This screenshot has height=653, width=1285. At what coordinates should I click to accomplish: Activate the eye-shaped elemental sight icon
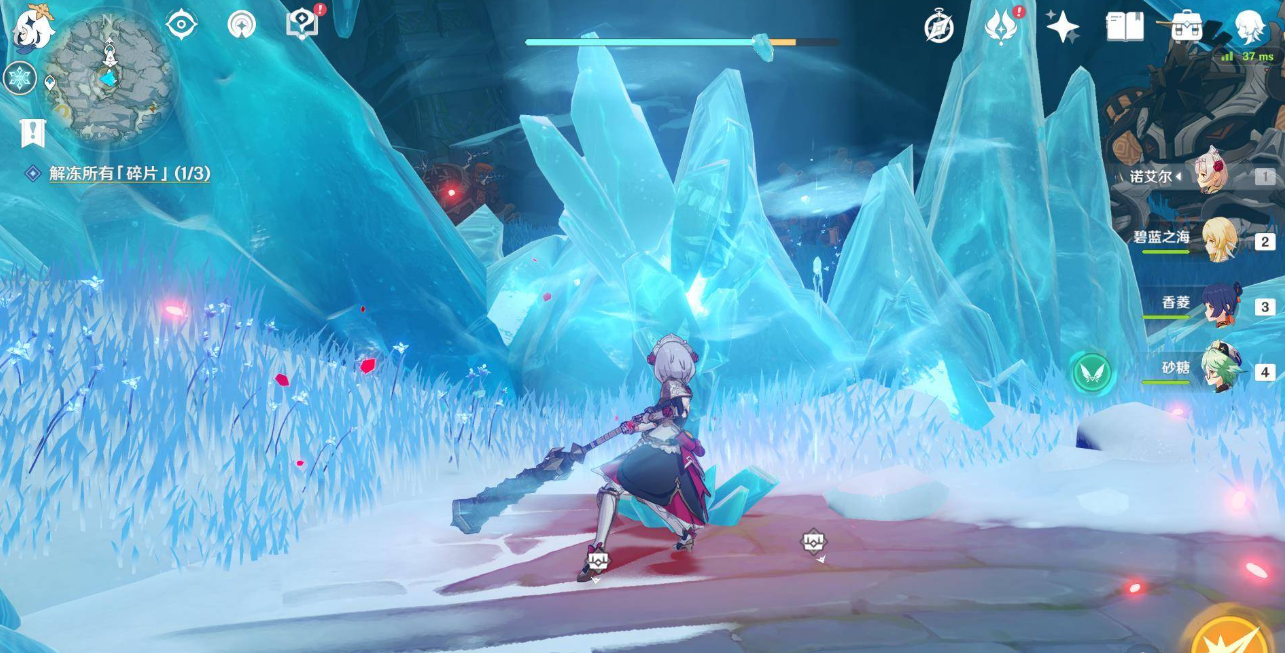(x=181, y=24)
